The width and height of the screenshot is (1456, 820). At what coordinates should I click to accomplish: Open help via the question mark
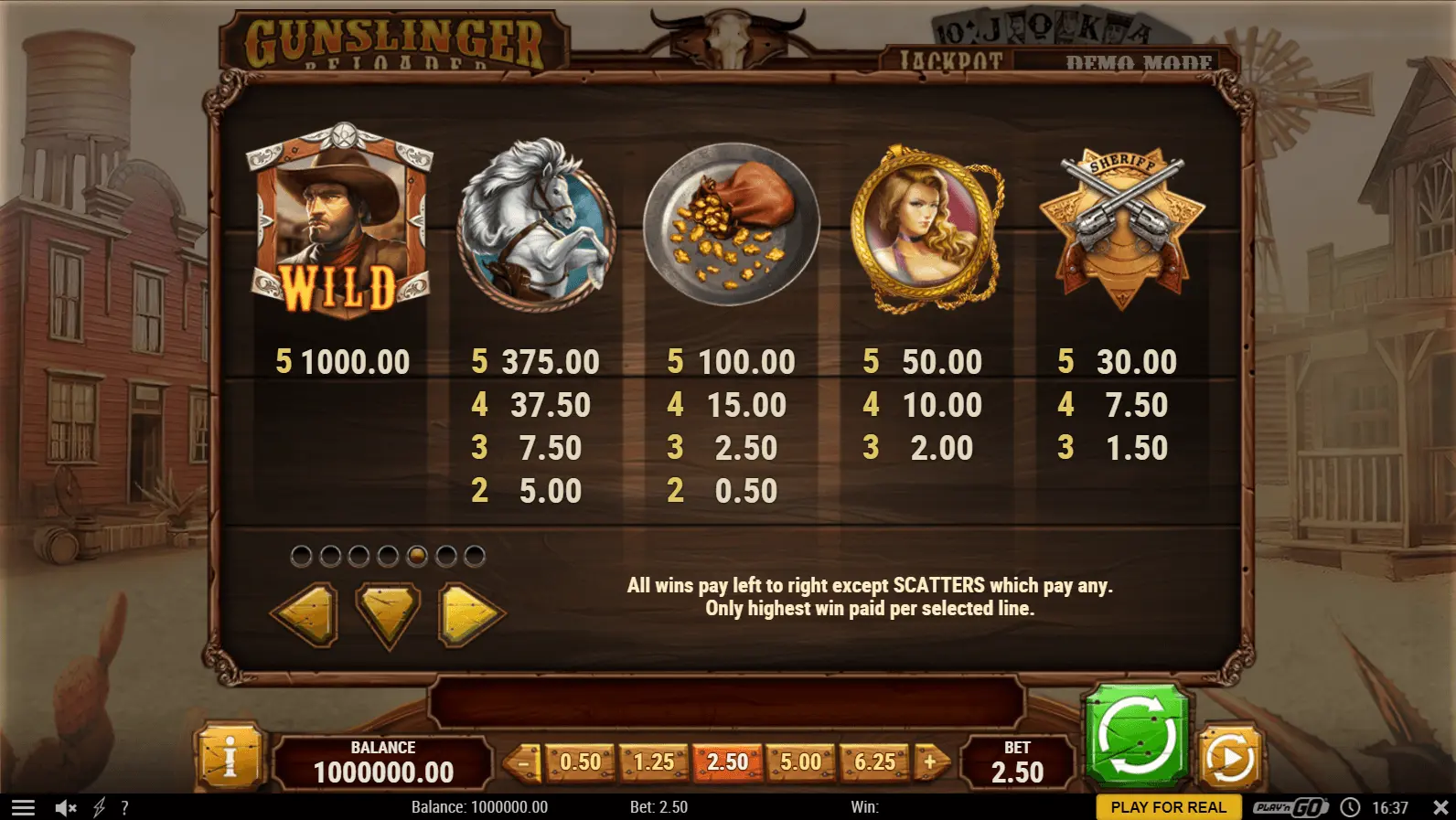124,807
